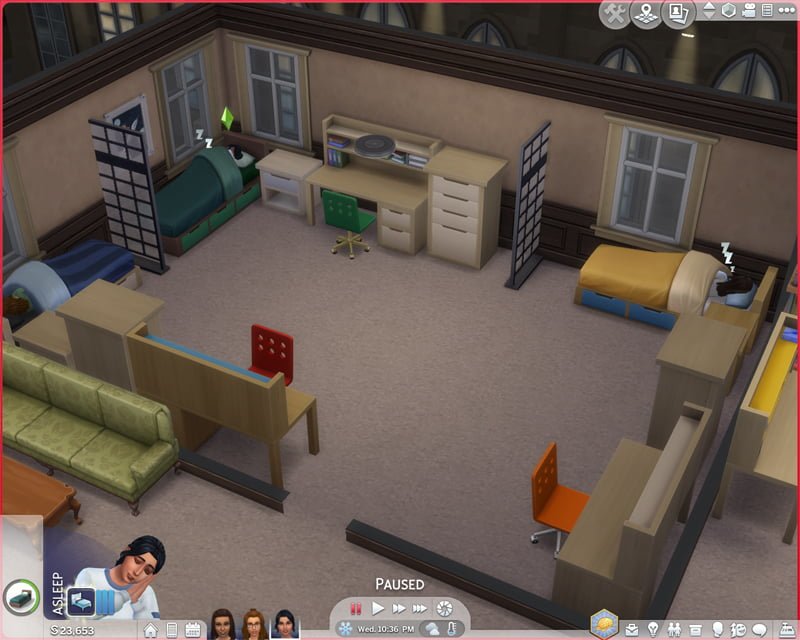Open the calendar icon
Viewport: 800px width, 640px height.
tap(192, 630)
